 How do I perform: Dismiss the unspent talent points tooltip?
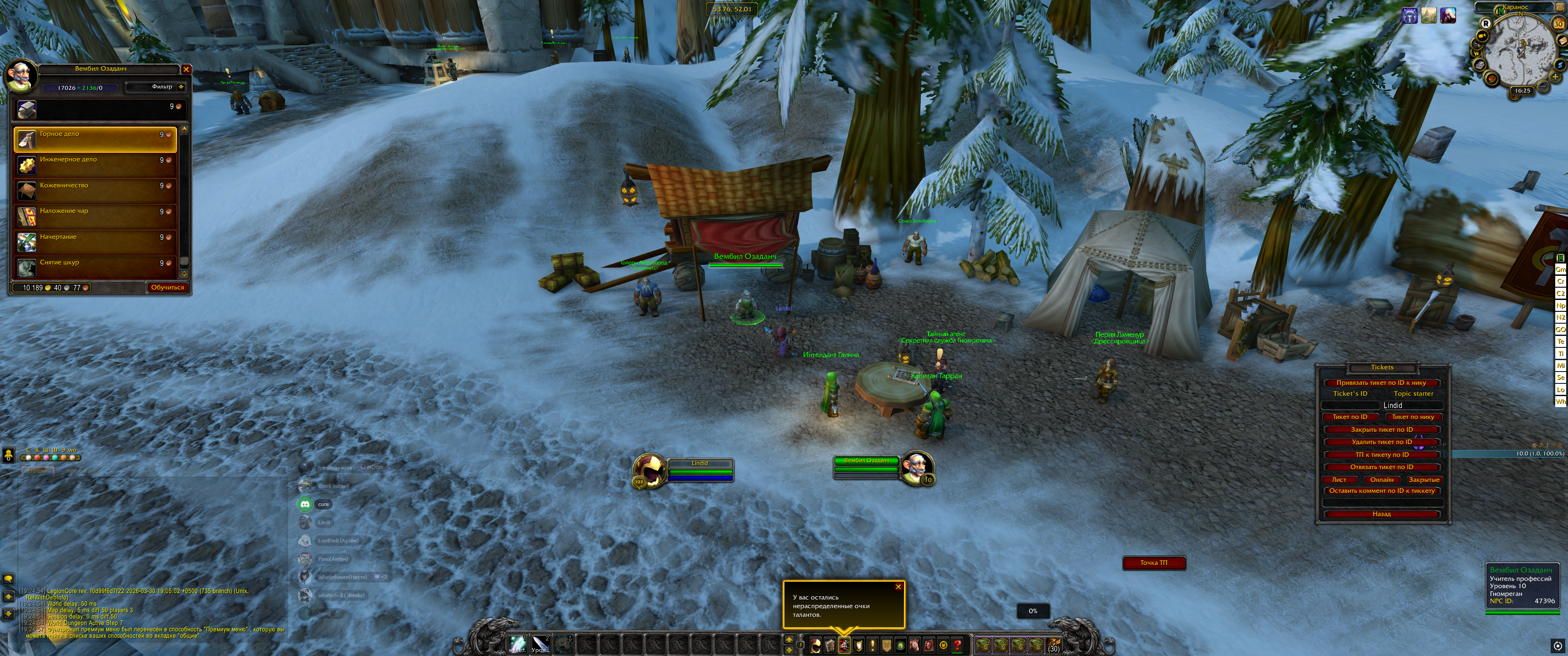[898, 587]
